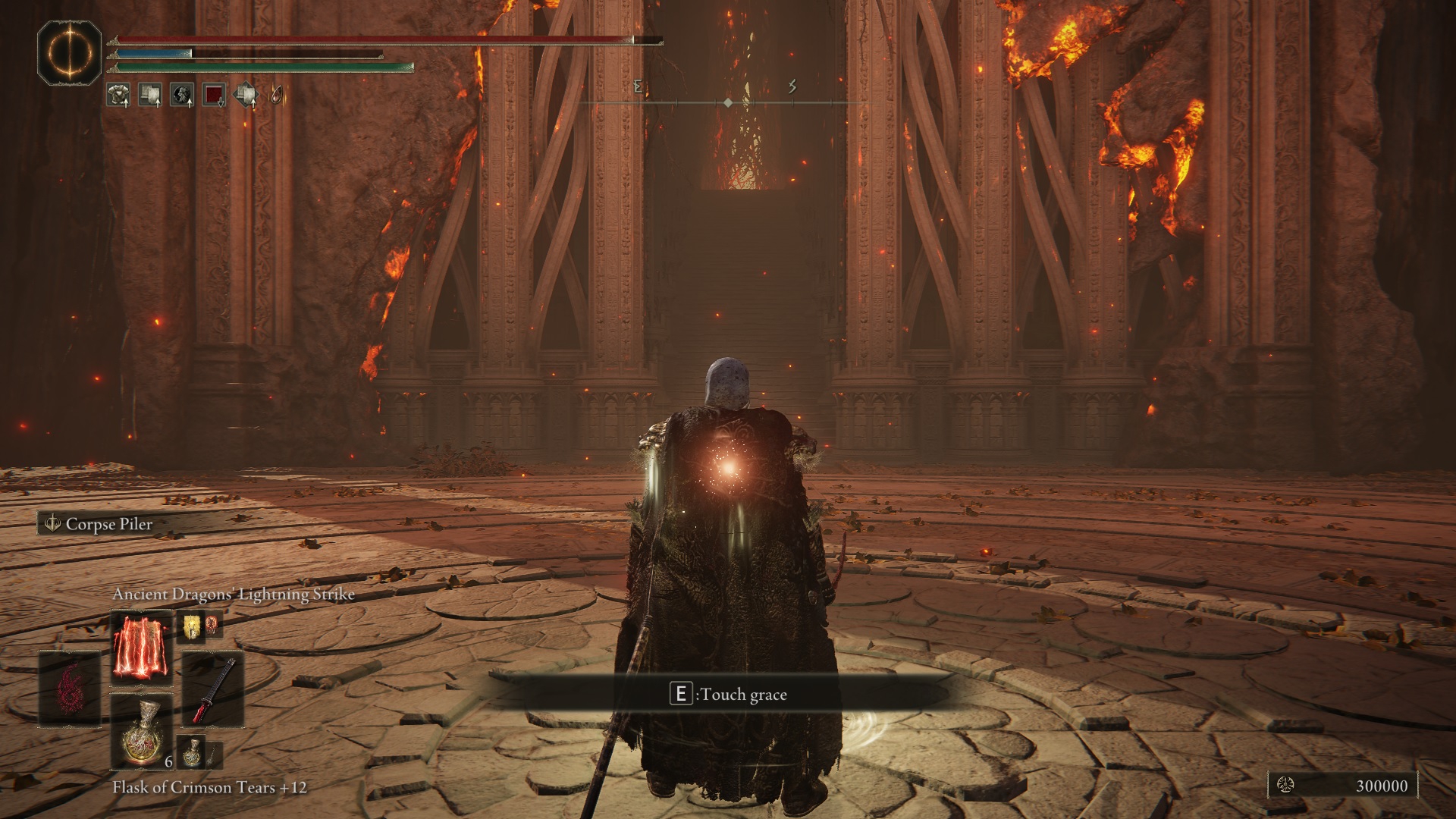Click the Elden Ring emblem portrait
Screen dimensions: 1456x819
(70, 53)
